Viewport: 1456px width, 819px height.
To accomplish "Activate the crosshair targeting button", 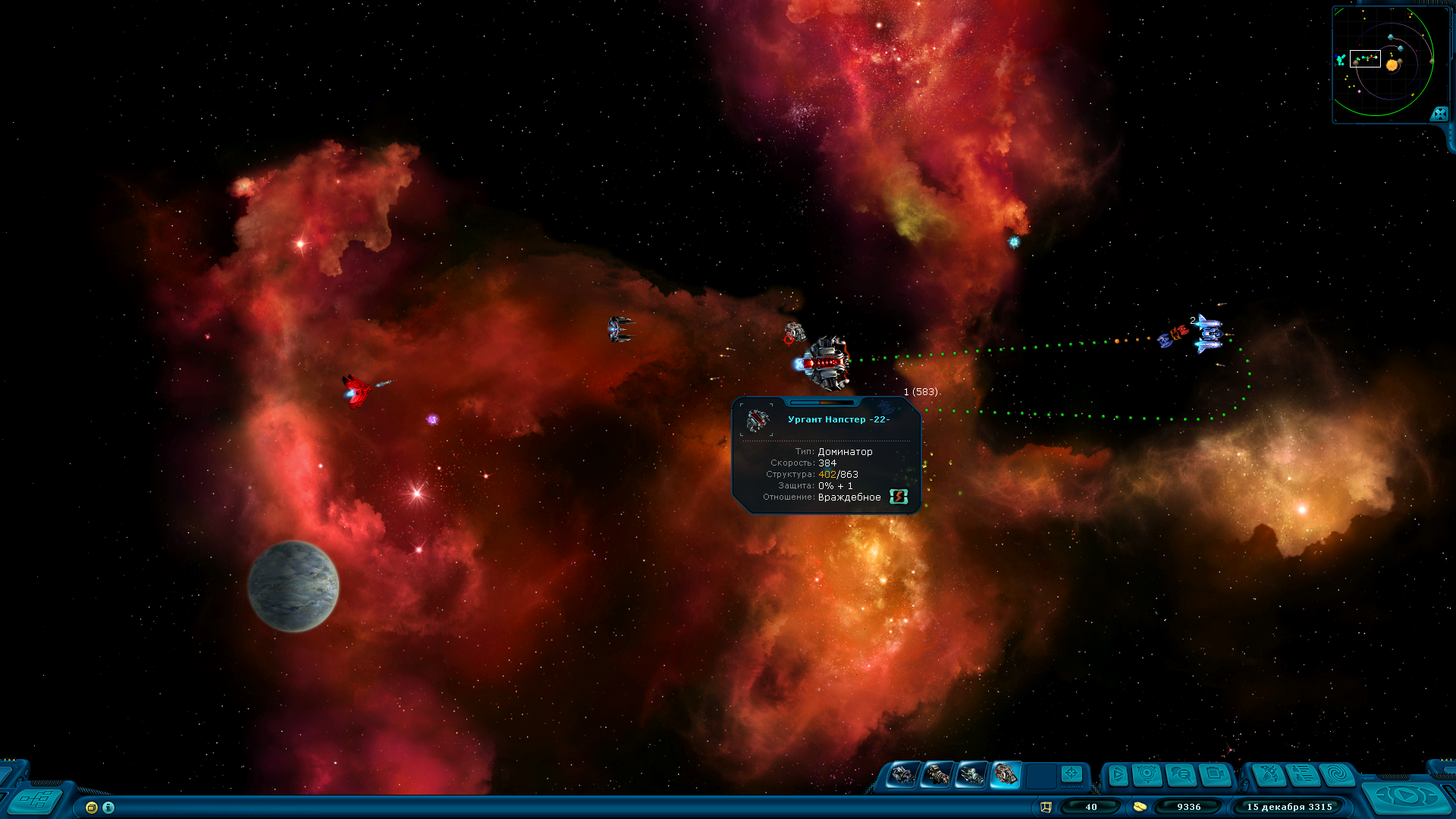I will tap(1072, 773).
